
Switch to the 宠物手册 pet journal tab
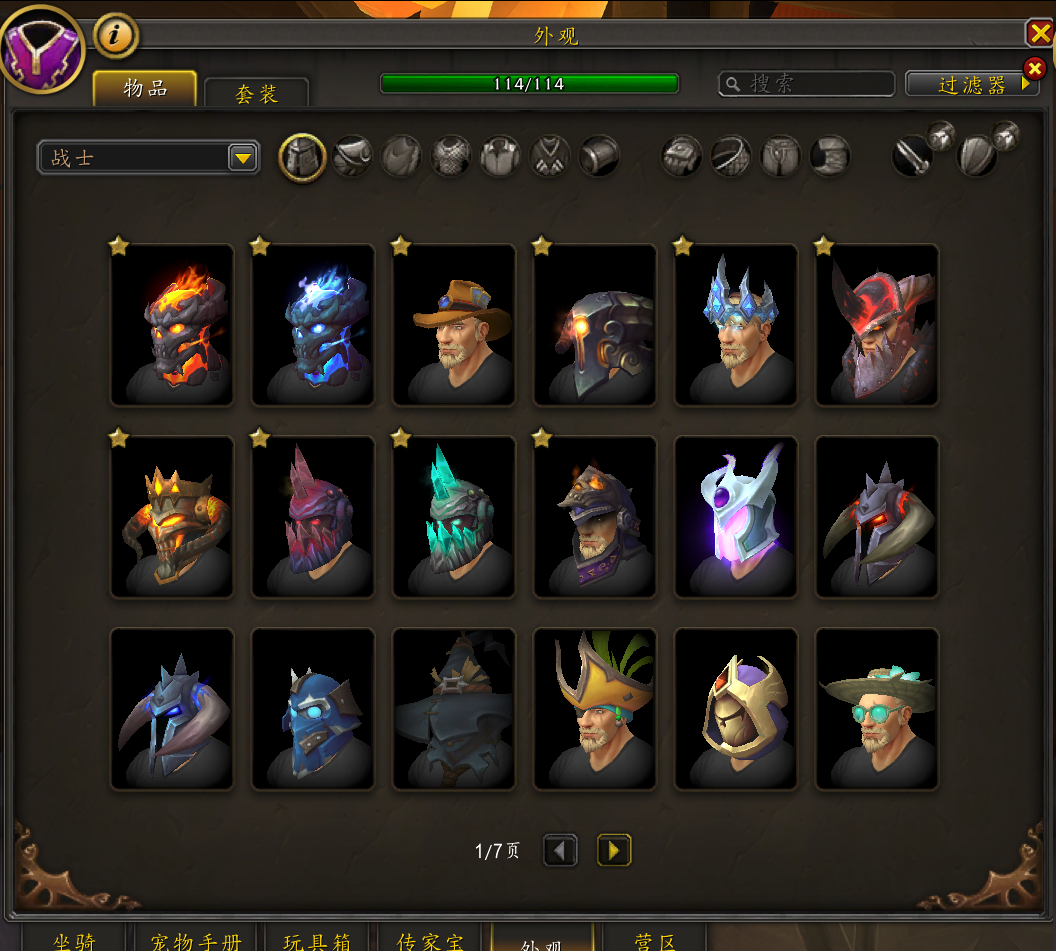[196, 940]
